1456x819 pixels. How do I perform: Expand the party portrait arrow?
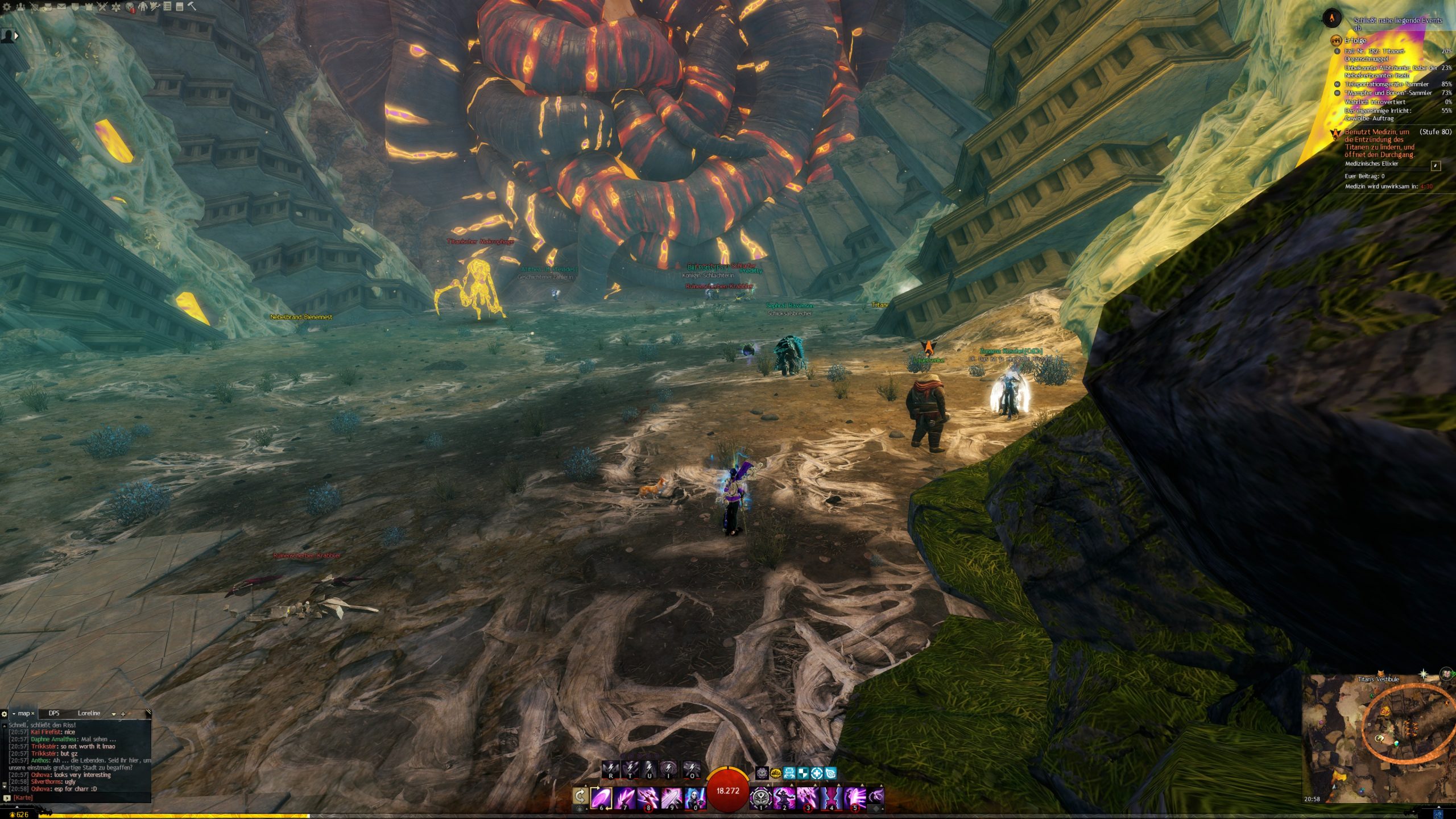[16, 35]
